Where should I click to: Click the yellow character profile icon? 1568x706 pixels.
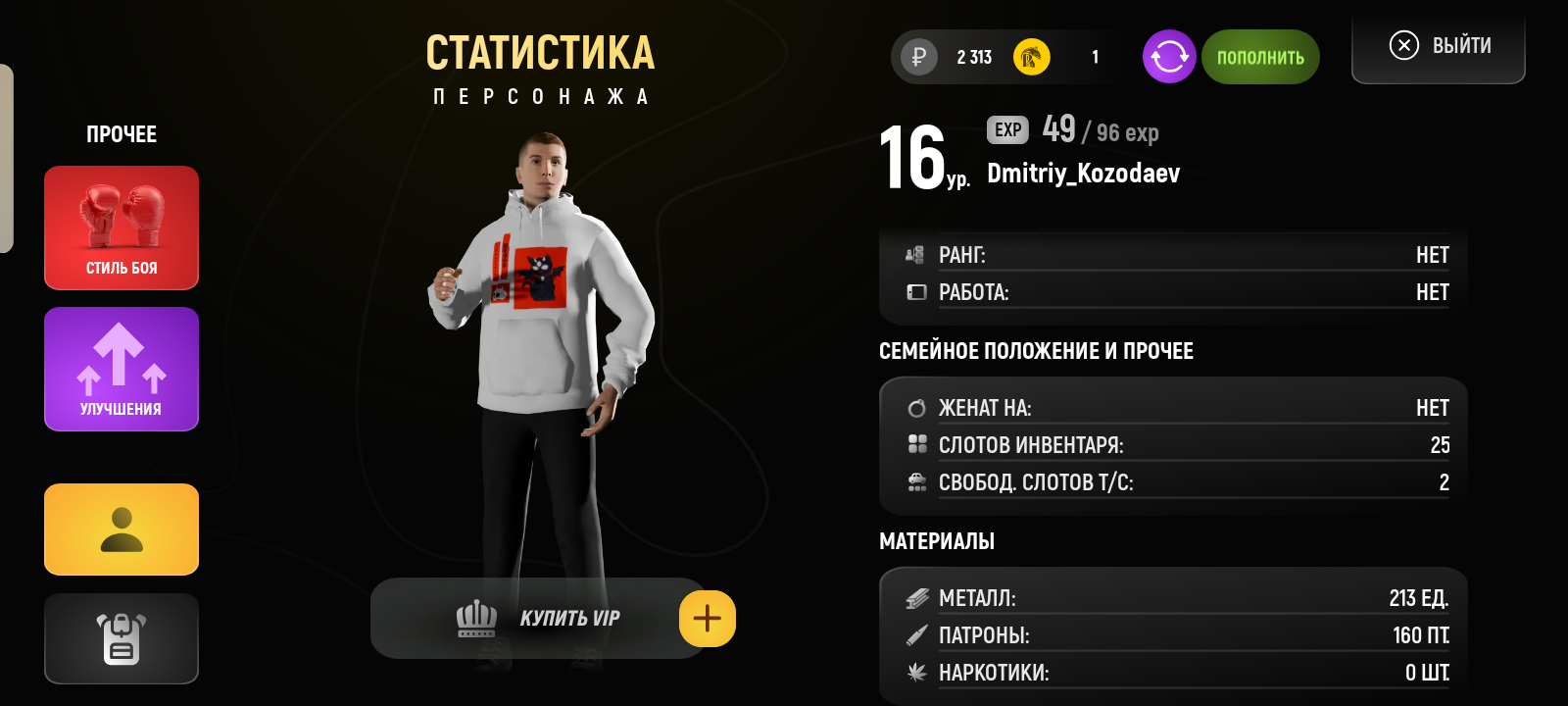click(121, 529)
